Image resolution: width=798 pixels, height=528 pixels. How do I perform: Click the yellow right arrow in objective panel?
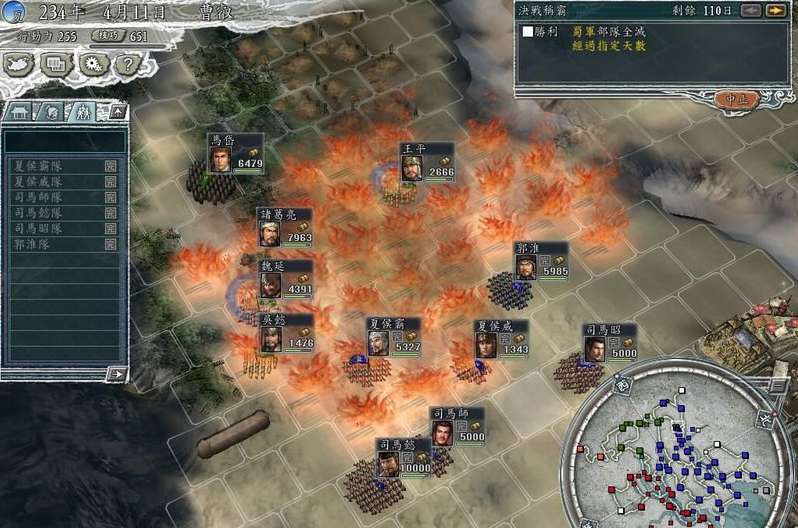tap(773, 11)
